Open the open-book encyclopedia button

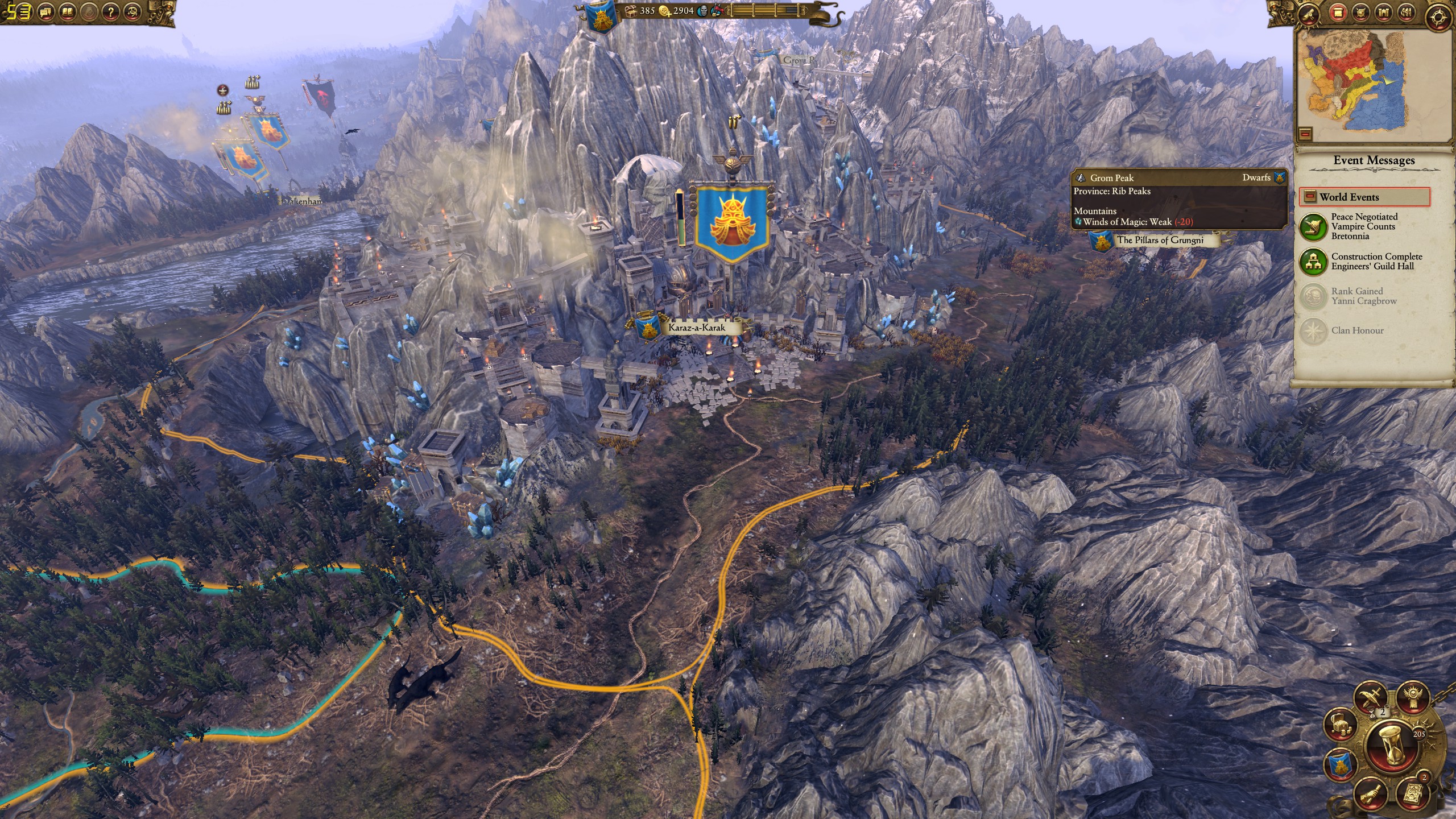(68, 11)
